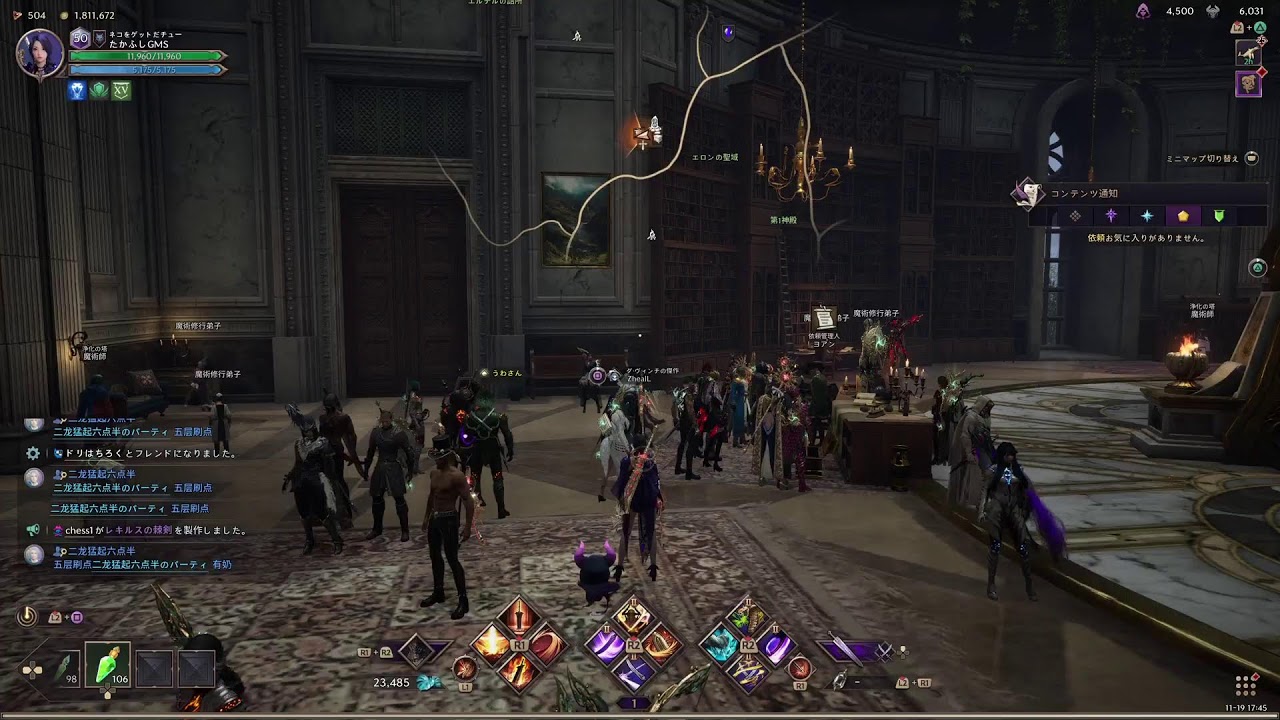Activate the purple crescent swirl skill
Image resolution: width=1280 pixels, height=720 pixels.
pyautogui.click(x=776, y=644)
